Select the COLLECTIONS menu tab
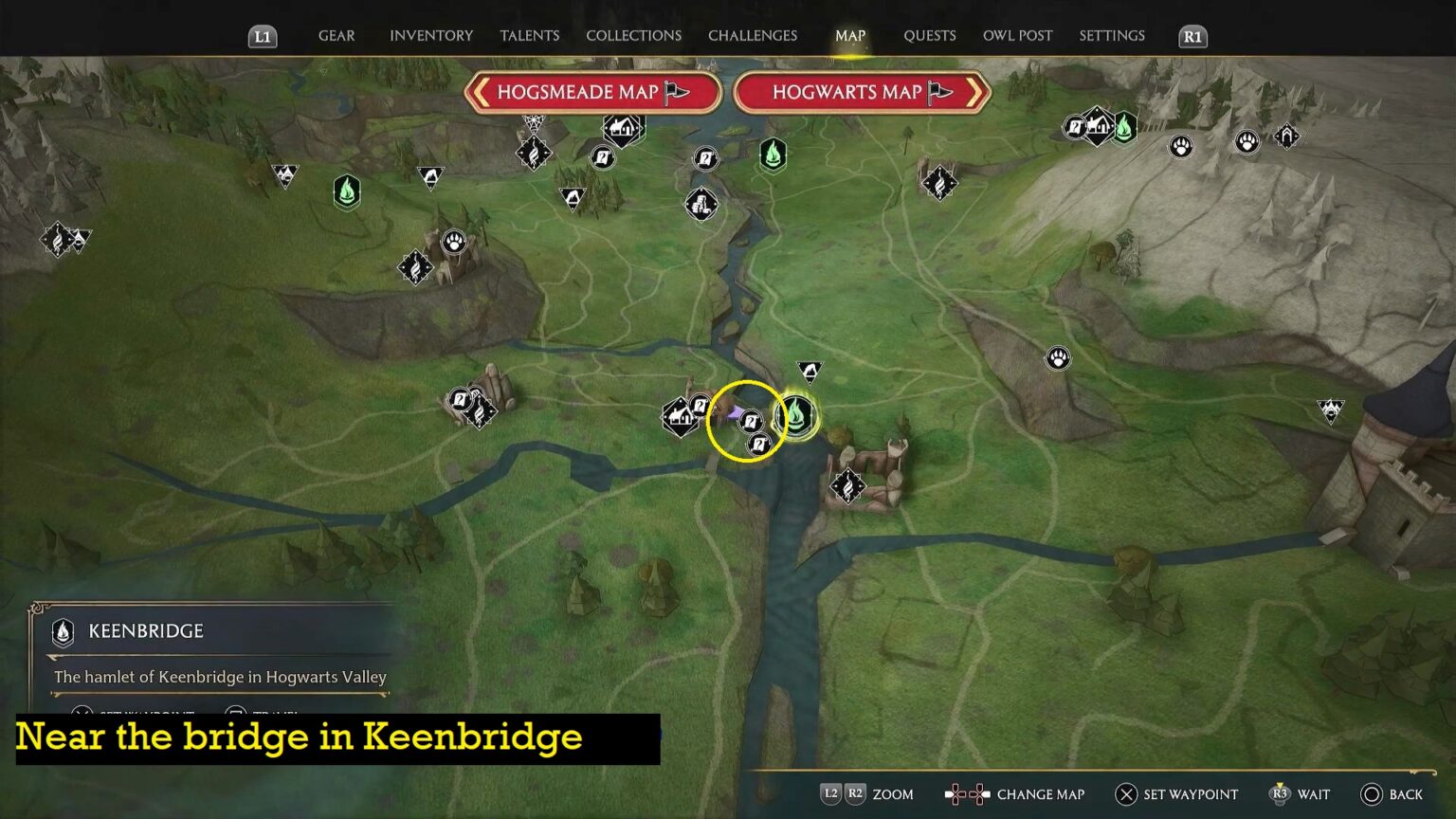This screenshot has height=819, width=1456. pyautogui.click(x=632, y=35)
